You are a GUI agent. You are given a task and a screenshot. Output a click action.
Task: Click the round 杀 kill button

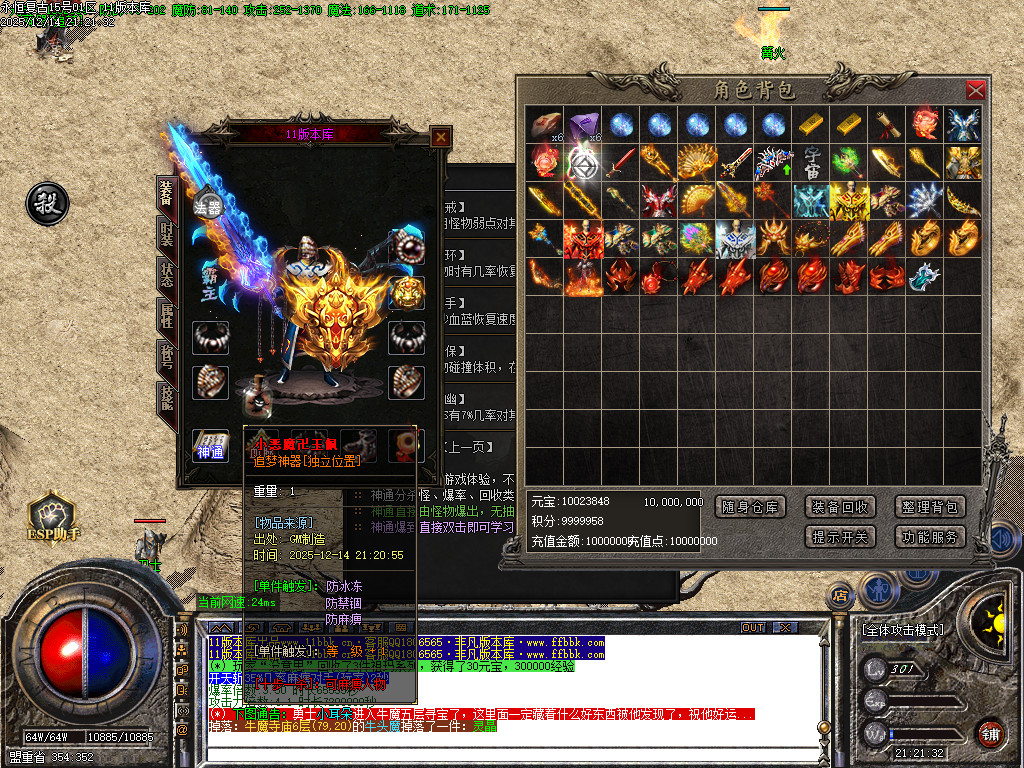pyautogui.click(x=46, y=204)
